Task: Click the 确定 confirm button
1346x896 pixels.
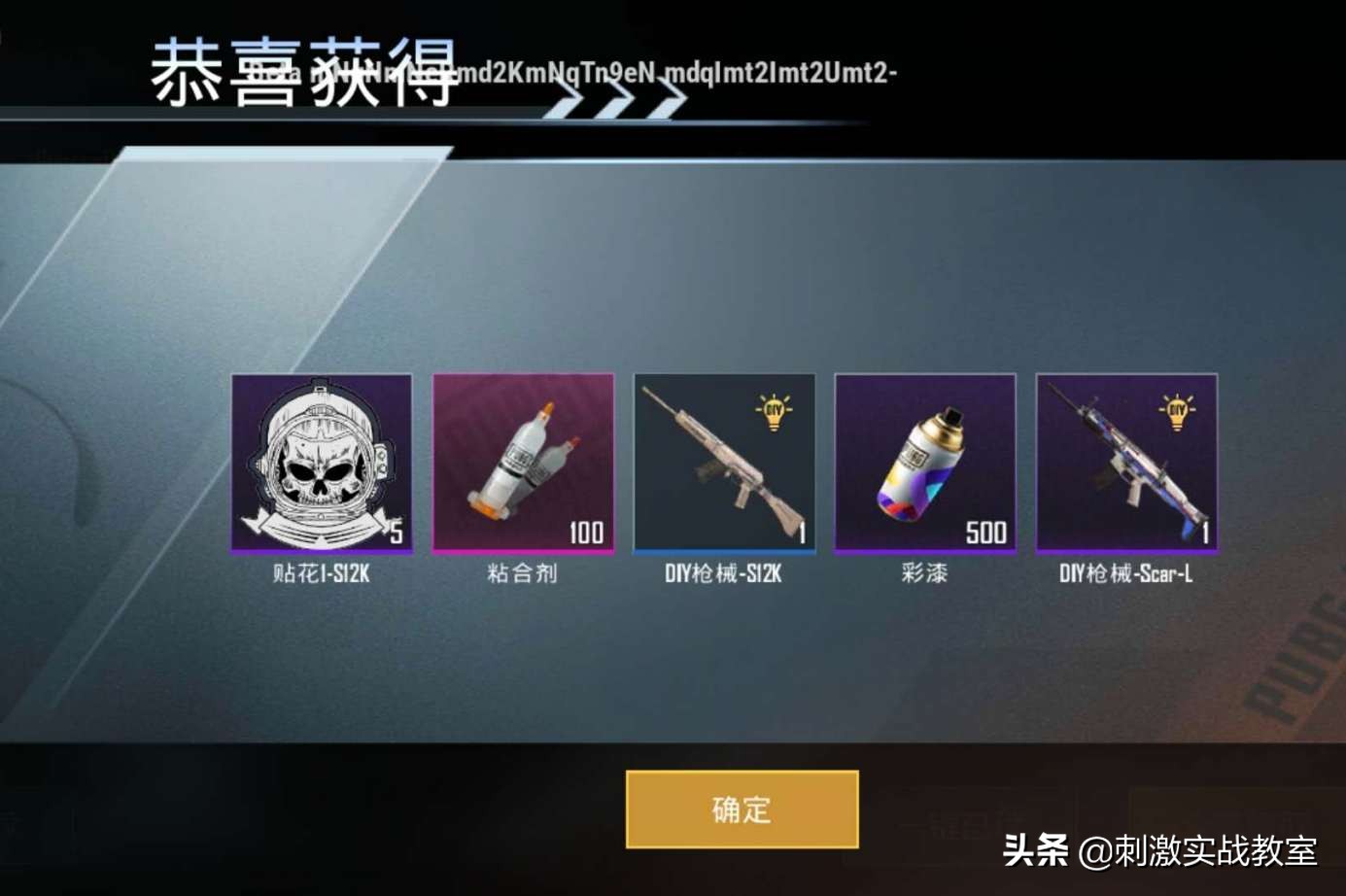Action: tap(742, 809)
